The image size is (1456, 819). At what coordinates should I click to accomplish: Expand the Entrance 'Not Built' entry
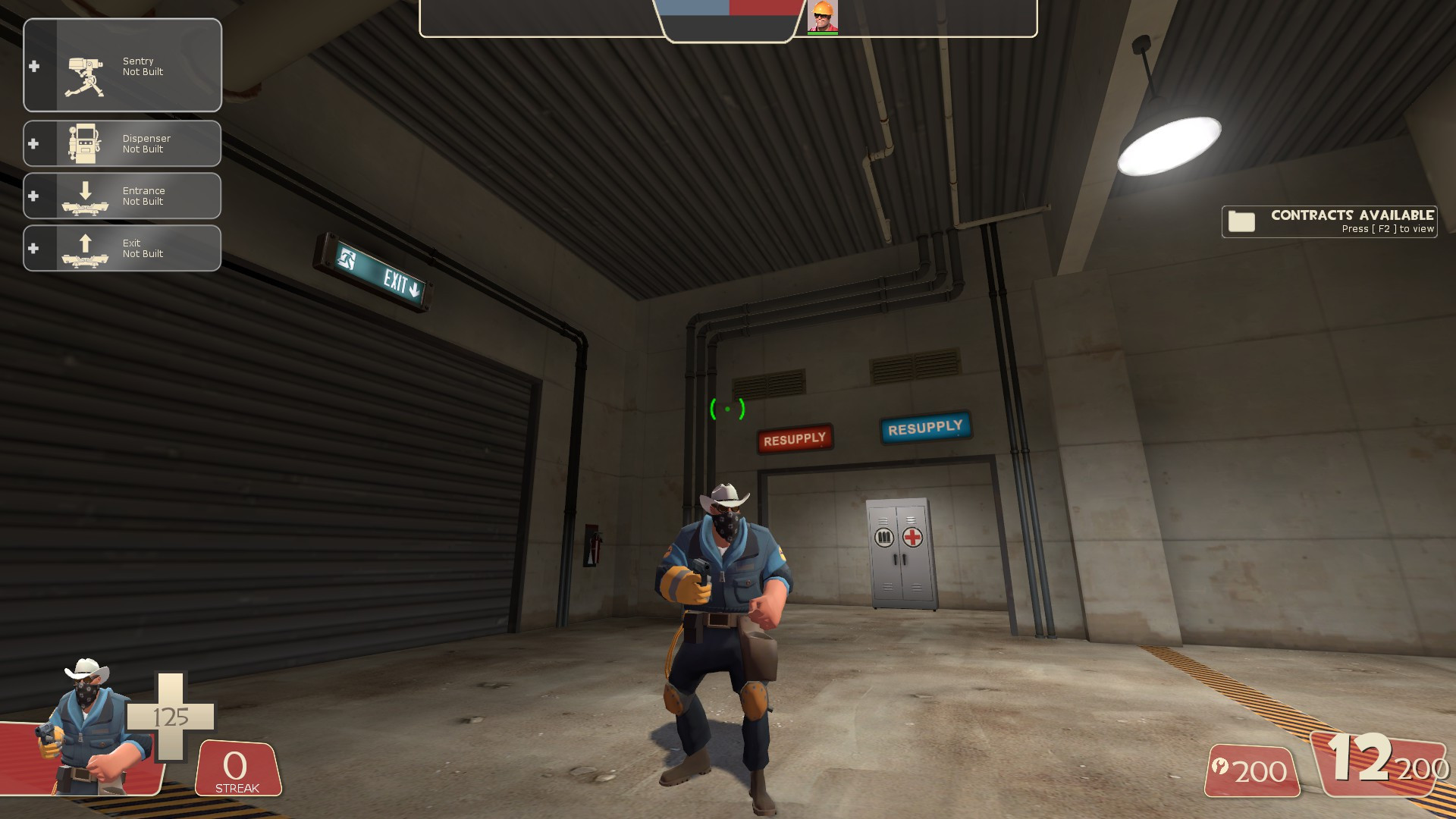144,196
